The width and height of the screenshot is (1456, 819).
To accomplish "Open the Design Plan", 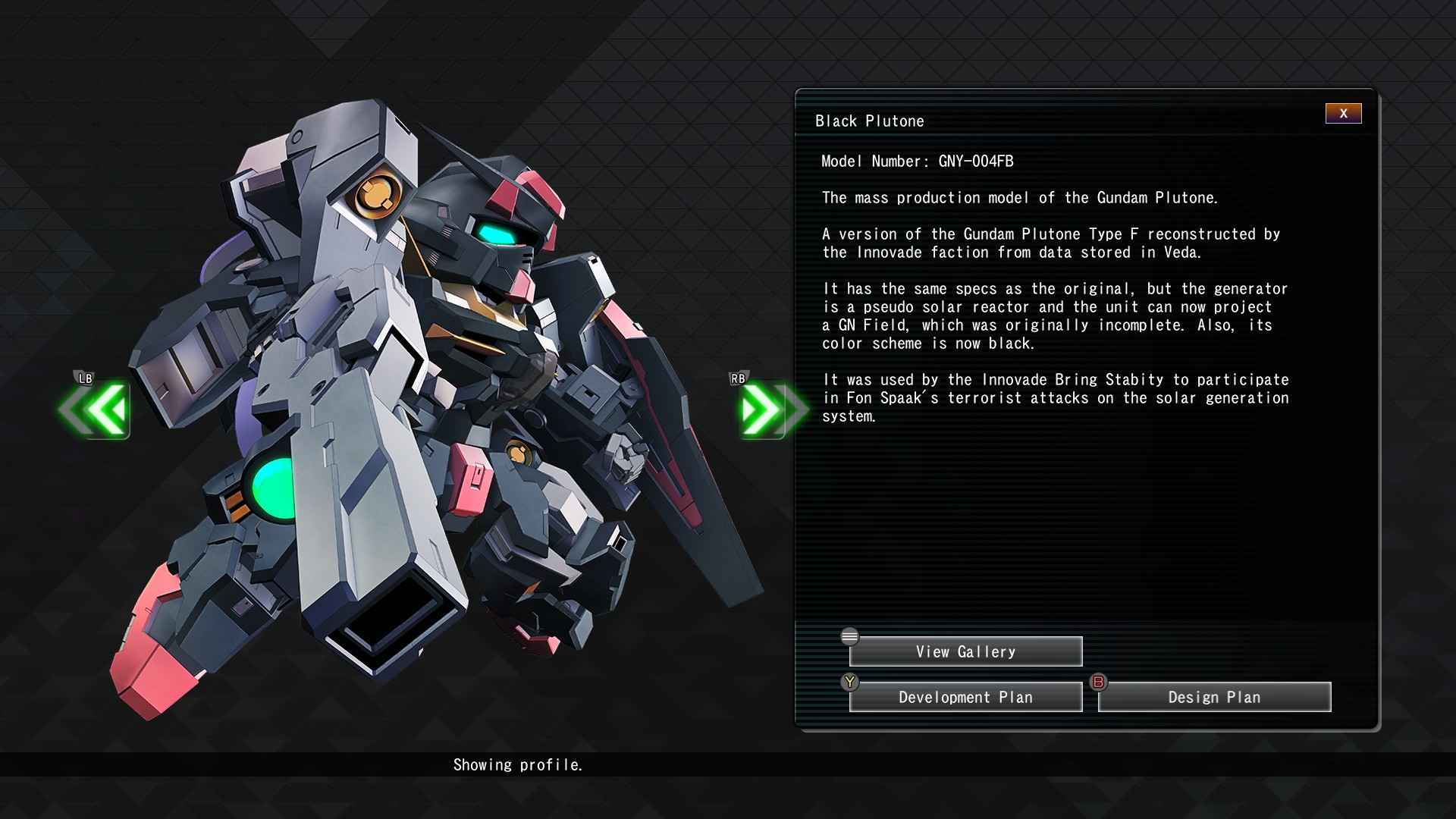I will point(1214,698).
